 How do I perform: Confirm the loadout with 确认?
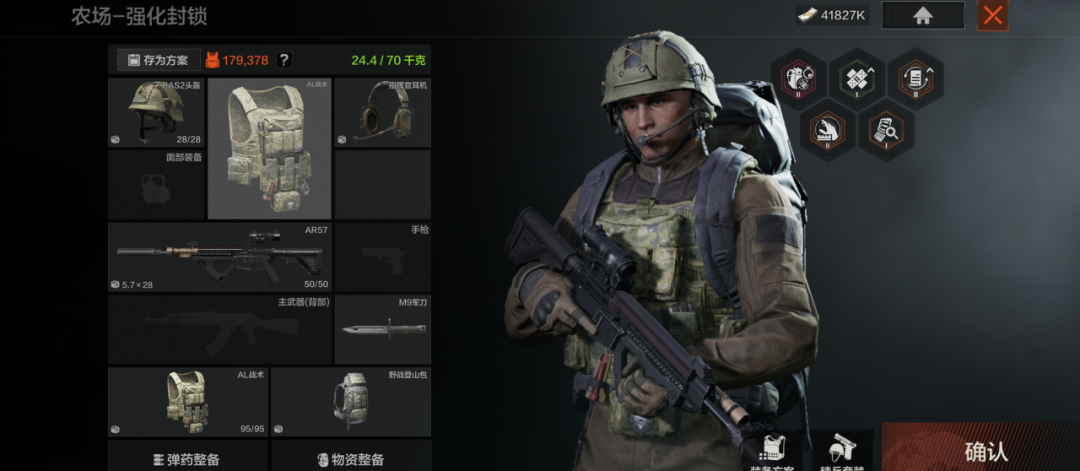pos(985,451)
